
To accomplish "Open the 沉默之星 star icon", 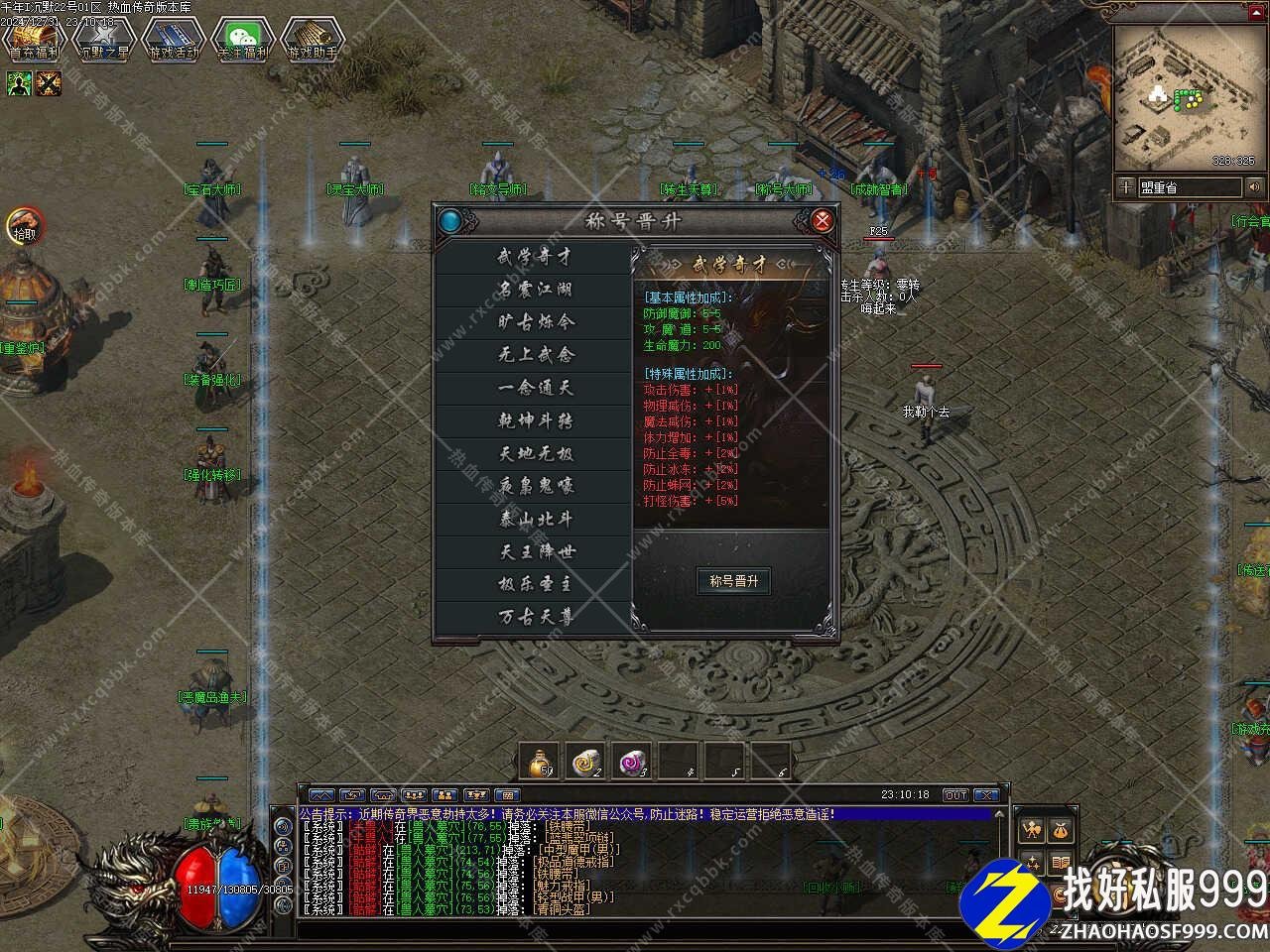I will 104,40.
